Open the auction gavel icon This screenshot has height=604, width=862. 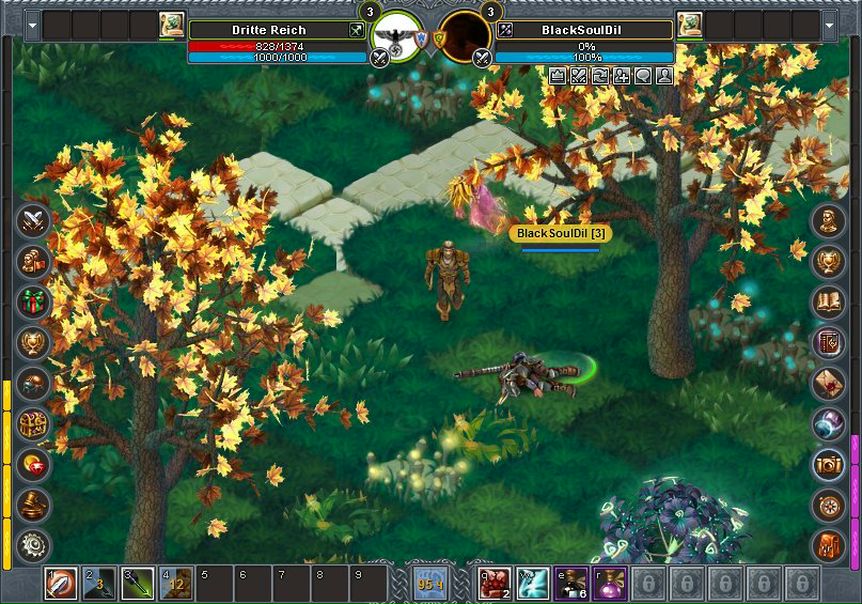coord(34,505)
